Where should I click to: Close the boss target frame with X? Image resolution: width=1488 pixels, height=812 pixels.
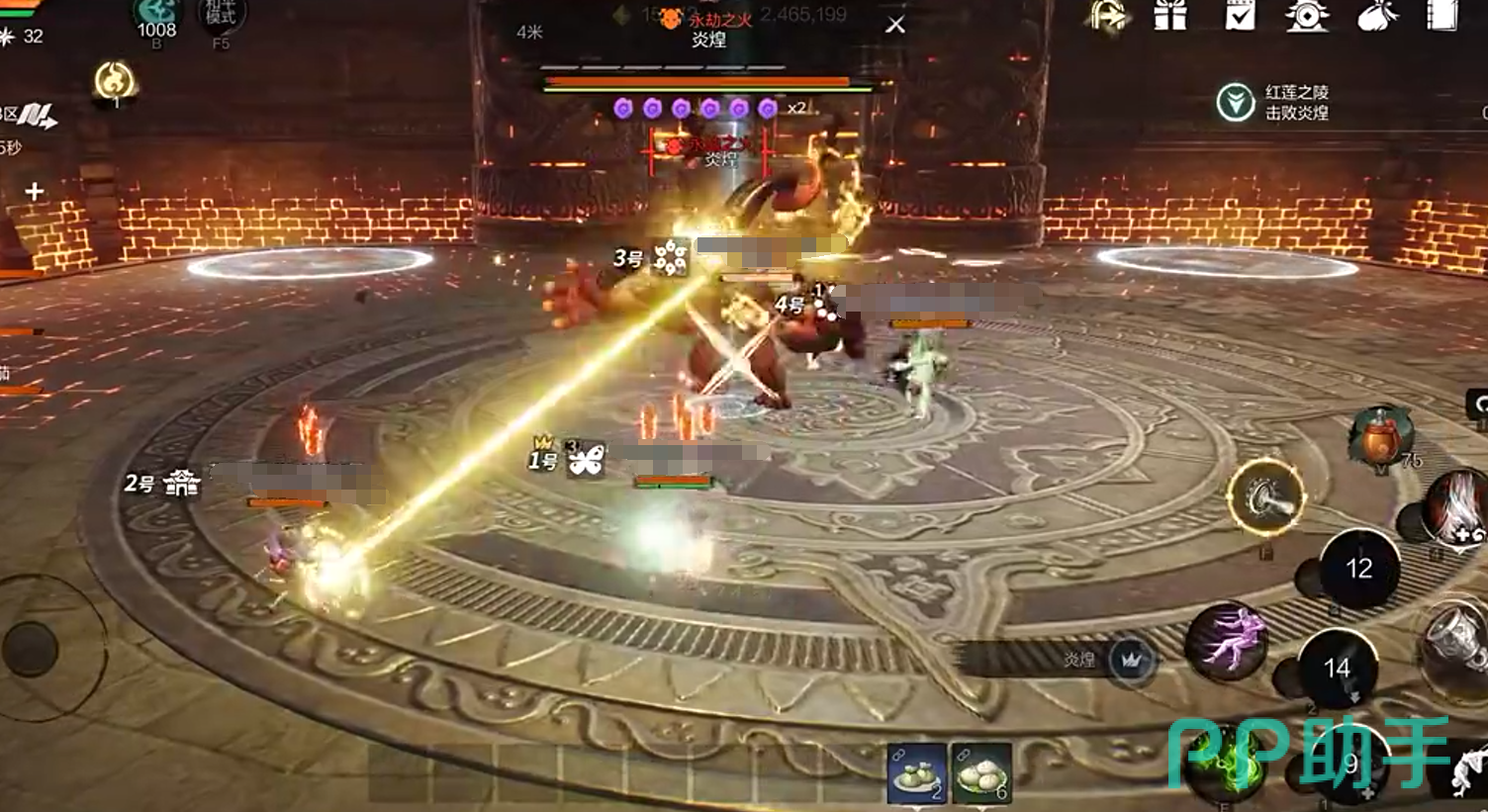click(895, 25)
